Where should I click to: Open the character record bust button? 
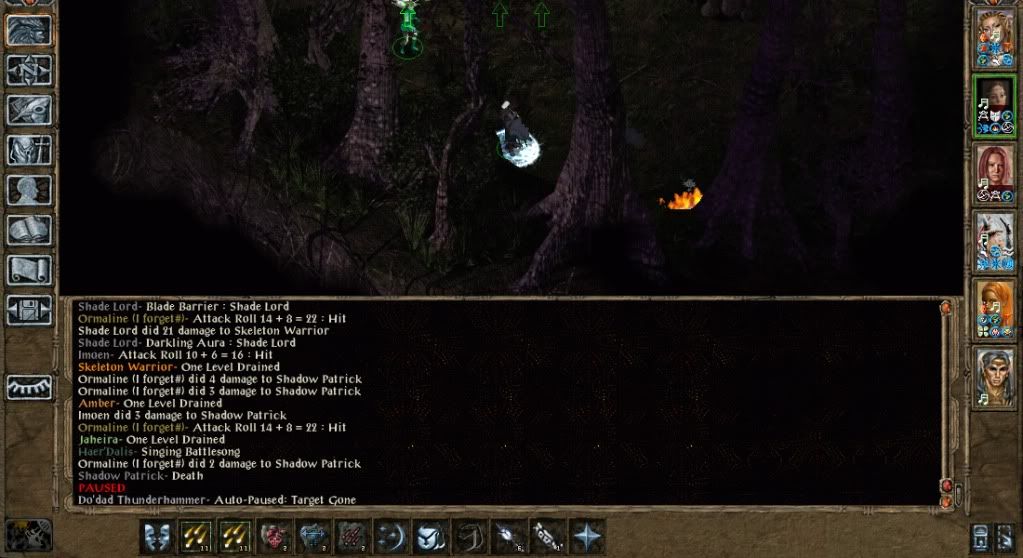28,190
